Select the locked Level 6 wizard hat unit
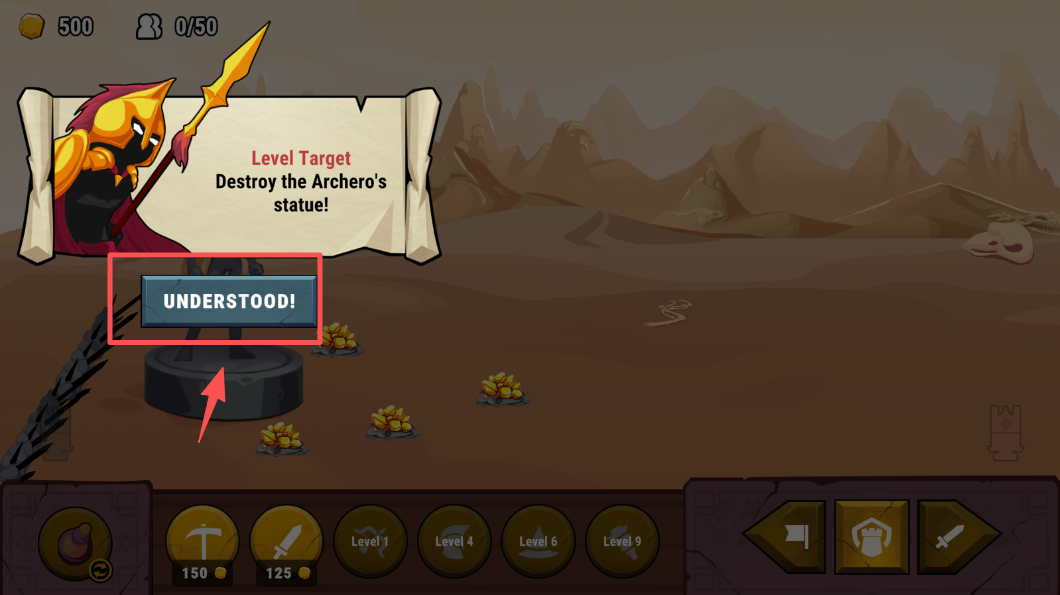 click(538, 542)
